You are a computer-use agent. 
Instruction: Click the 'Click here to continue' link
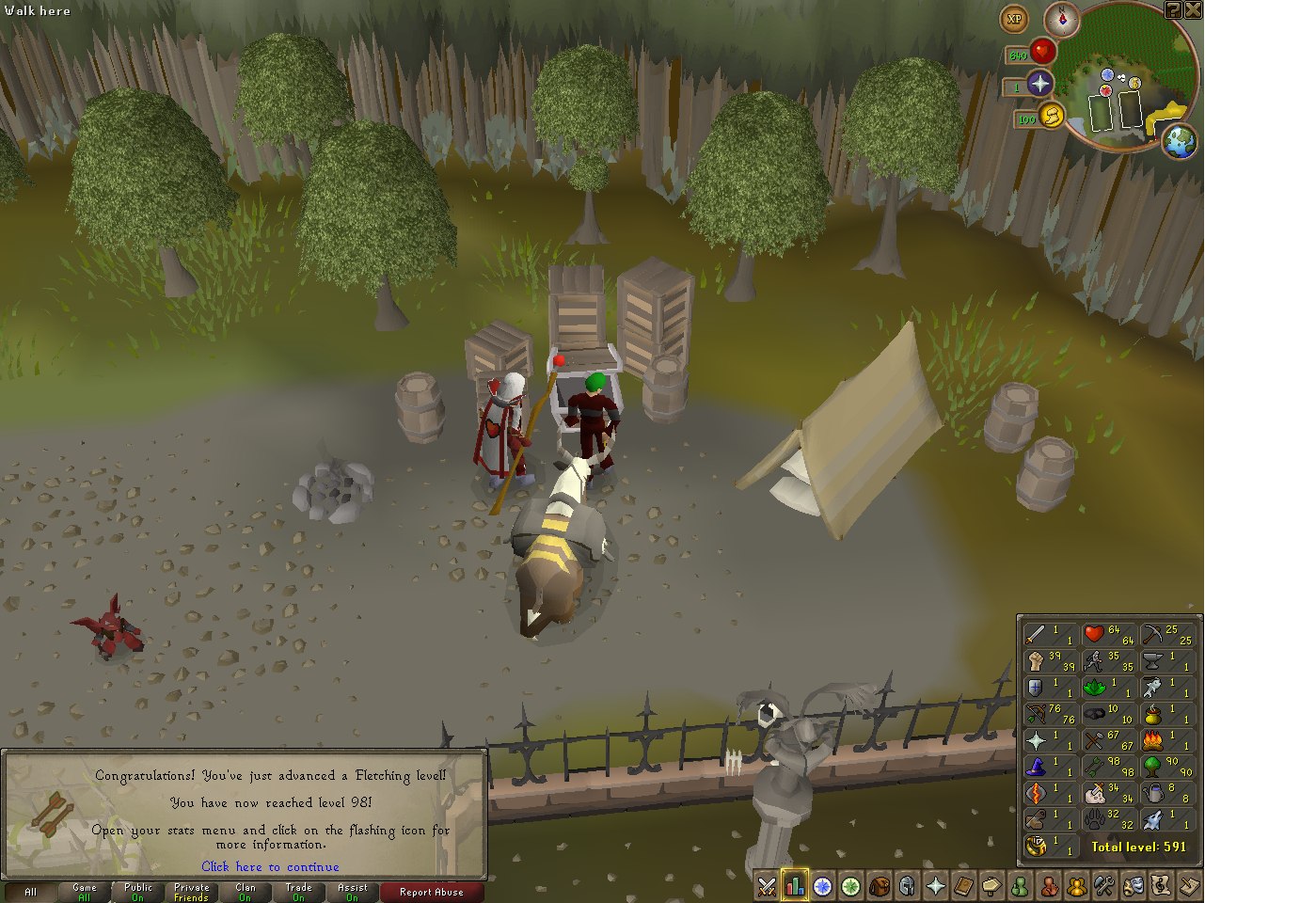(270, 866)
